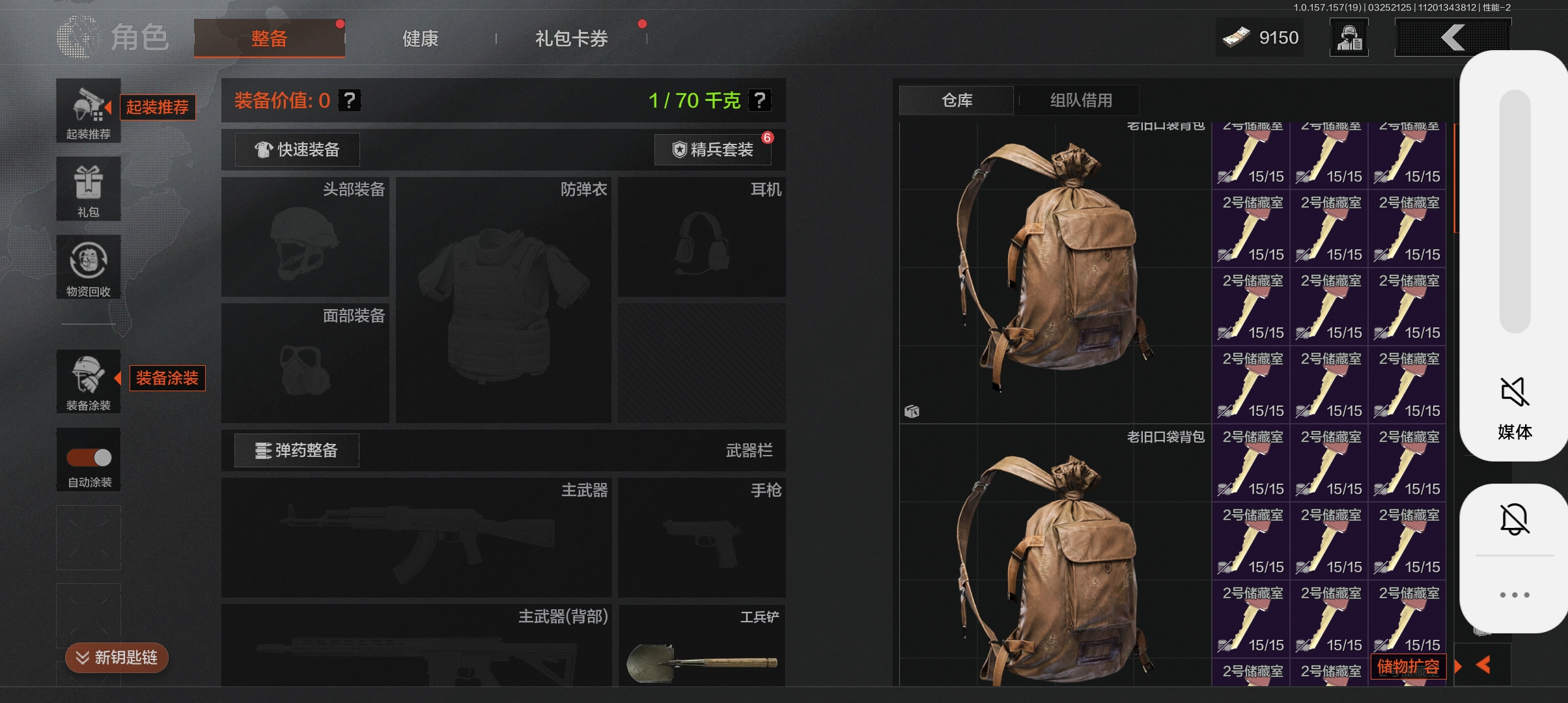Open the 礼包 gift icon
The width and height of the screenshot is (1568, 703).
pos(89,188)
